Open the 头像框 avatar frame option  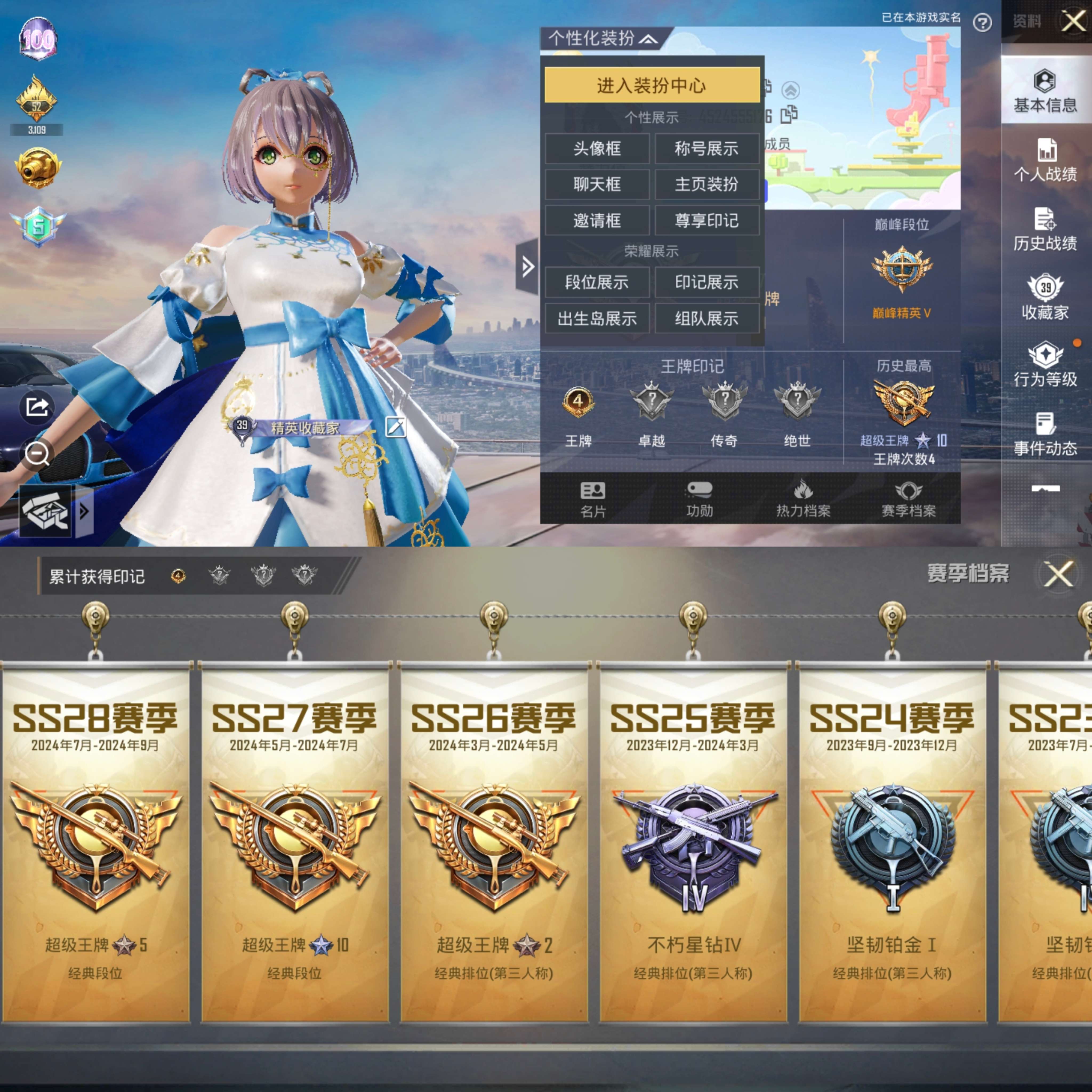click(x=597, y=149)
